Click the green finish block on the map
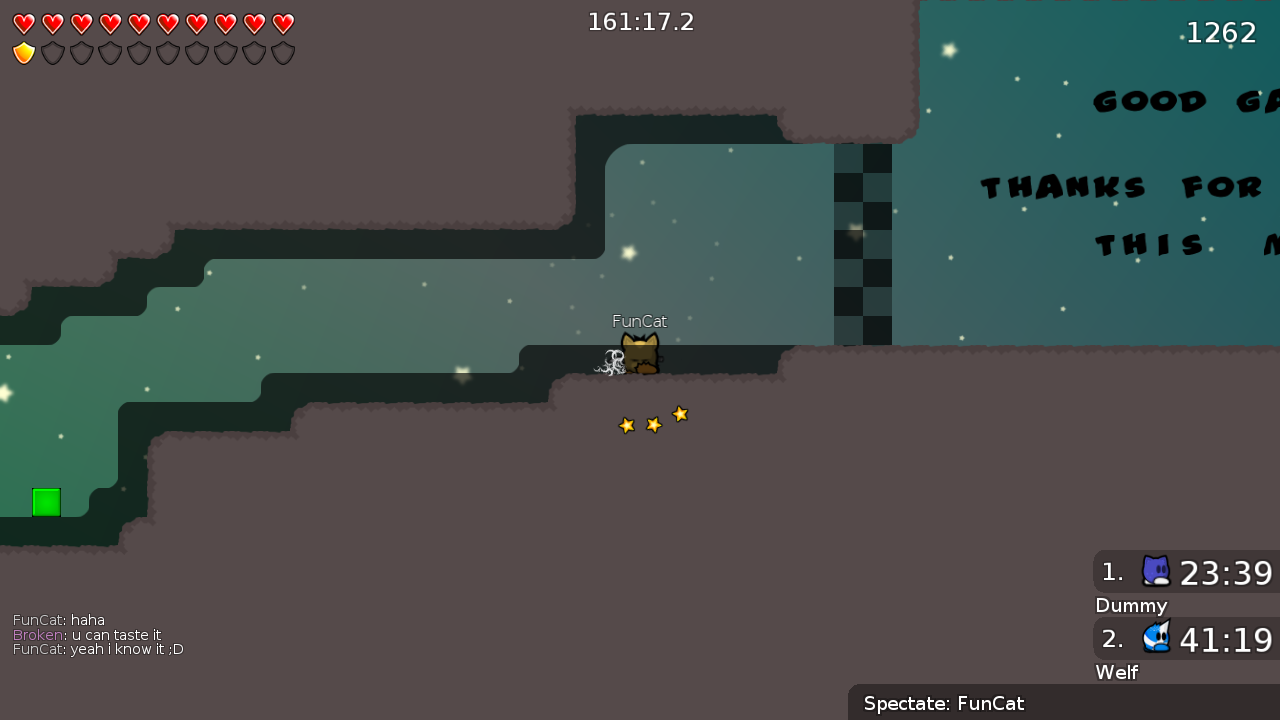 (46, 501)
